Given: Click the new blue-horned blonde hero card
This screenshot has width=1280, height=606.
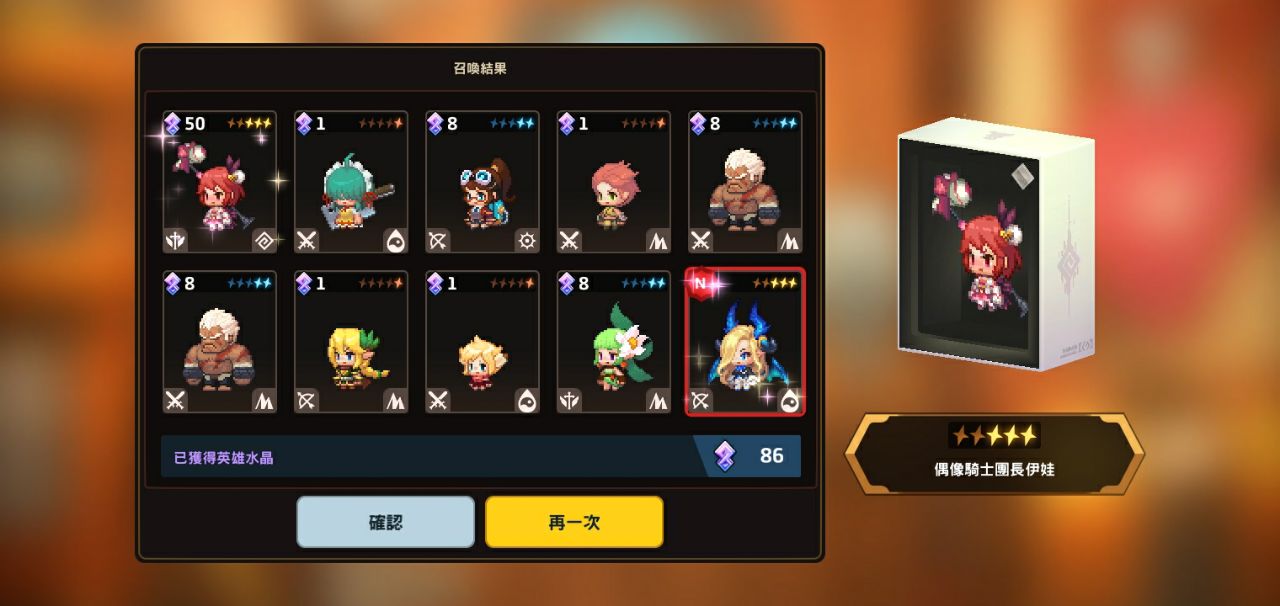Looking at the screenshot, I should pos(745,343).
